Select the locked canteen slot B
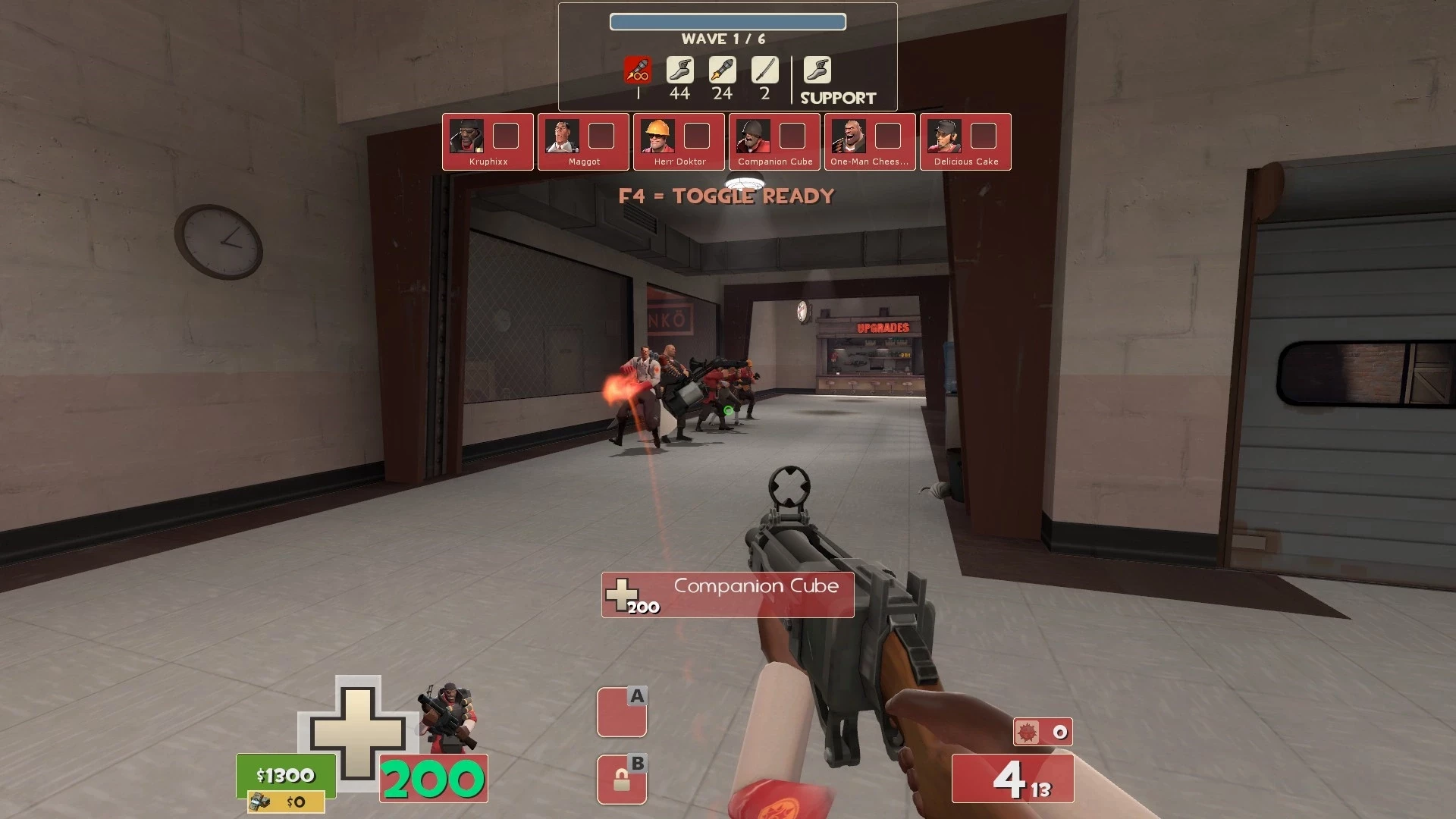The image size is (1456, 819). tap(622, 780)
